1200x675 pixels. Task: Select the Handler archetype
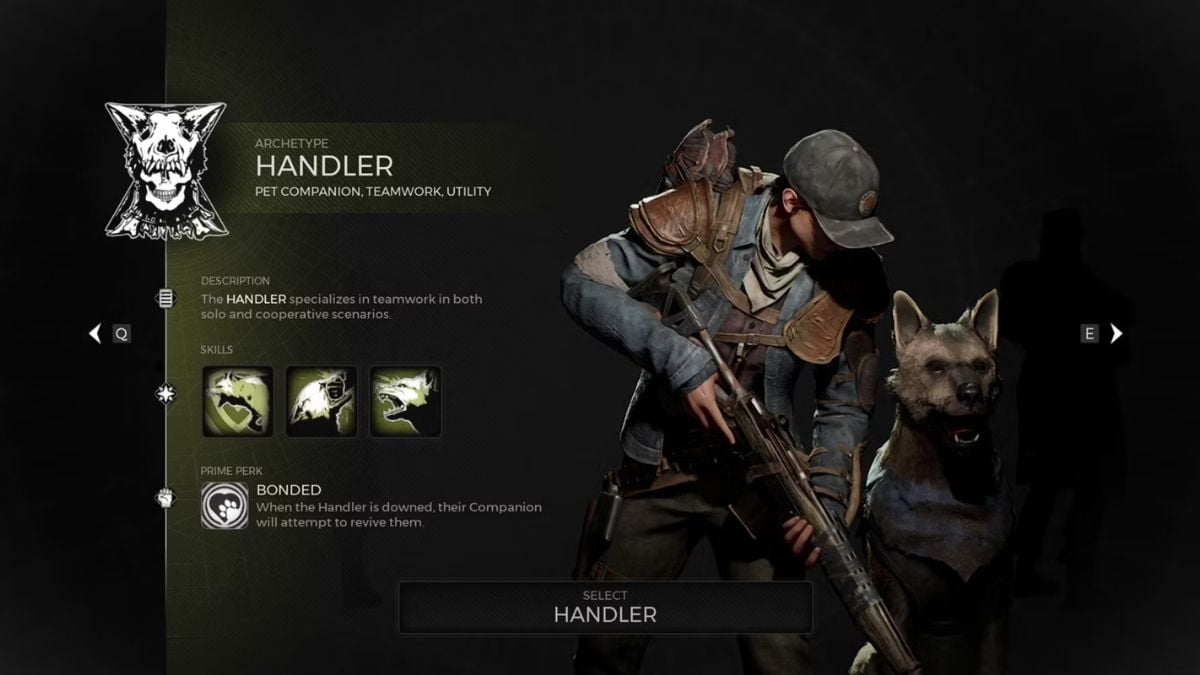point(605,607)
